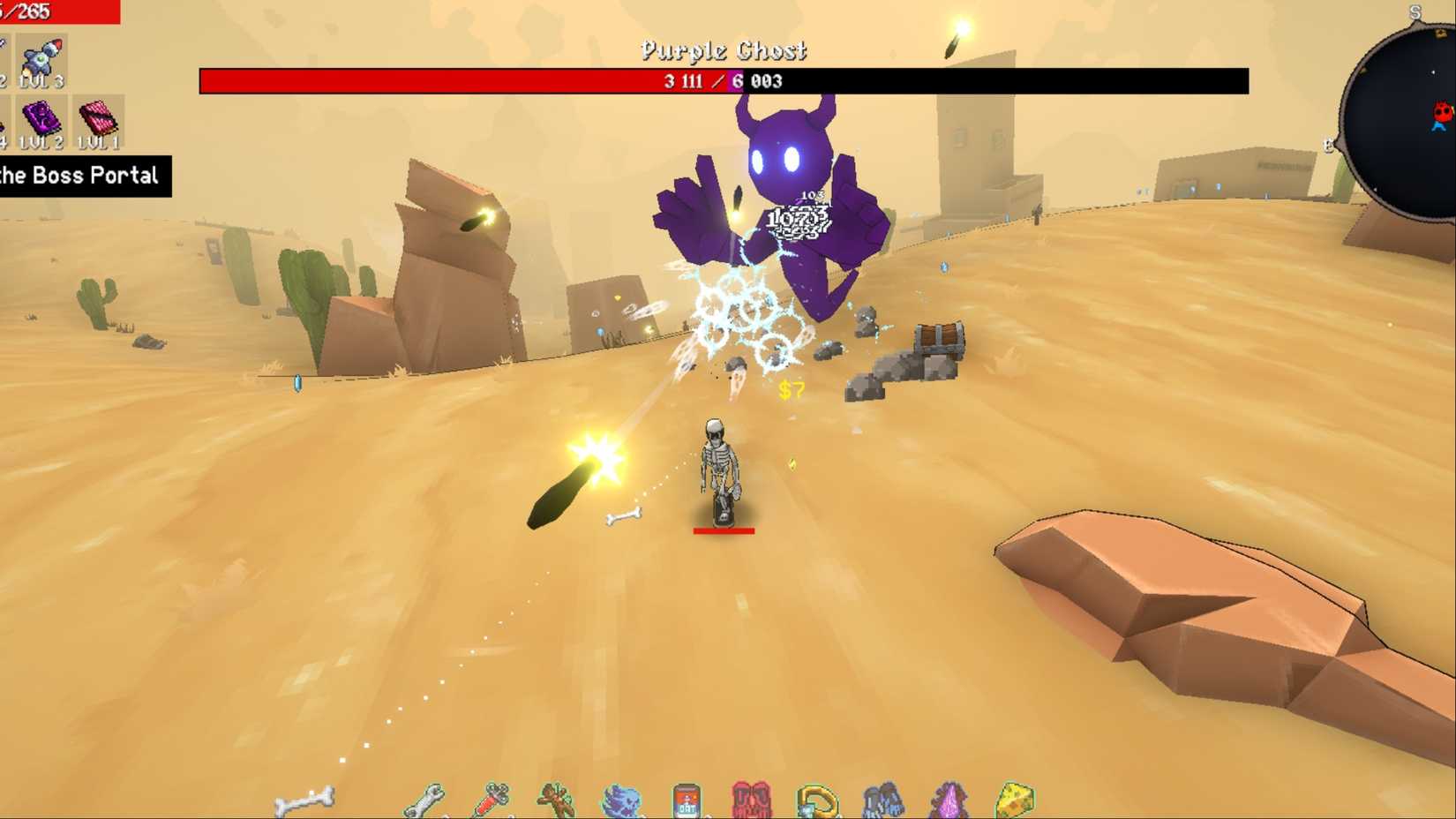Click the Purple Ghost boss health bar
1456x819 pixels.
(724, 80)
